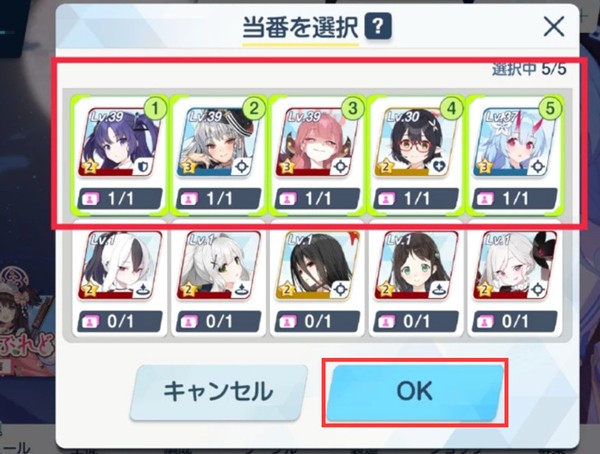Close the 当番を選択 dialog with X

[x=553, y=27]
